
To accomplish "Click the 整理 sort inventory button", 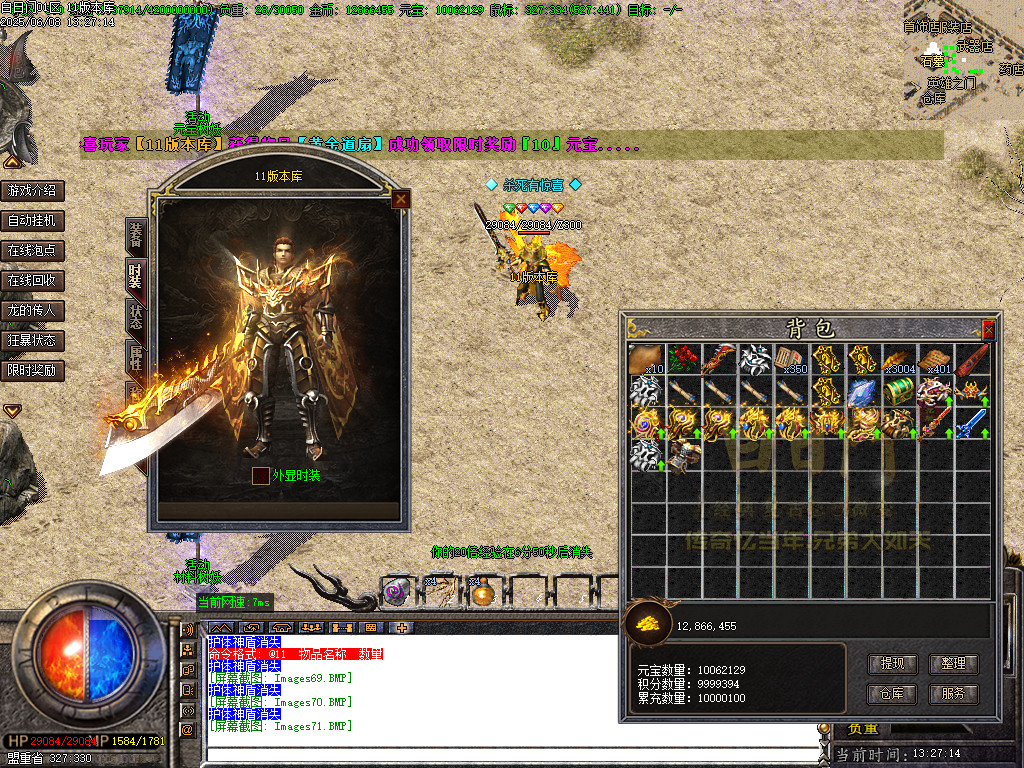I will (x=953, y=663).
